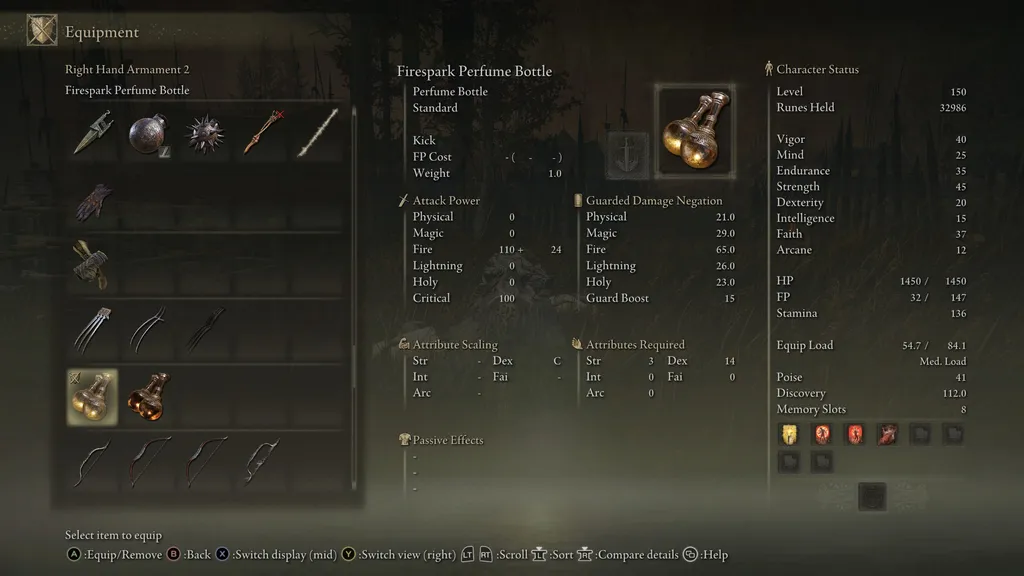
Task: Select the spiked ball weapon slot
Action: (x=204, y=133)
